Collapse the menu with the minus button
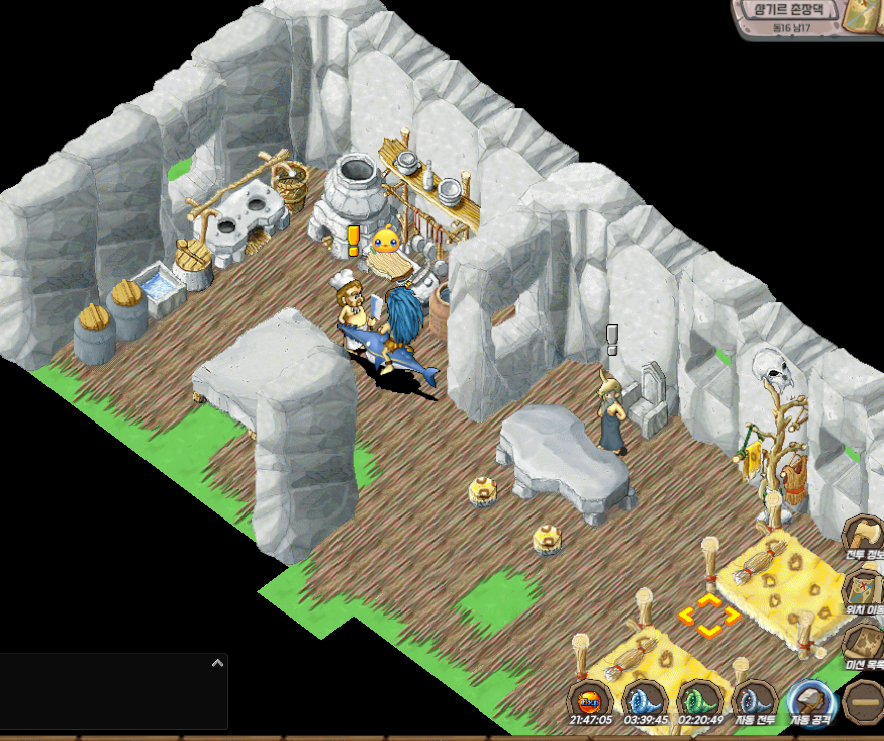 862,700
